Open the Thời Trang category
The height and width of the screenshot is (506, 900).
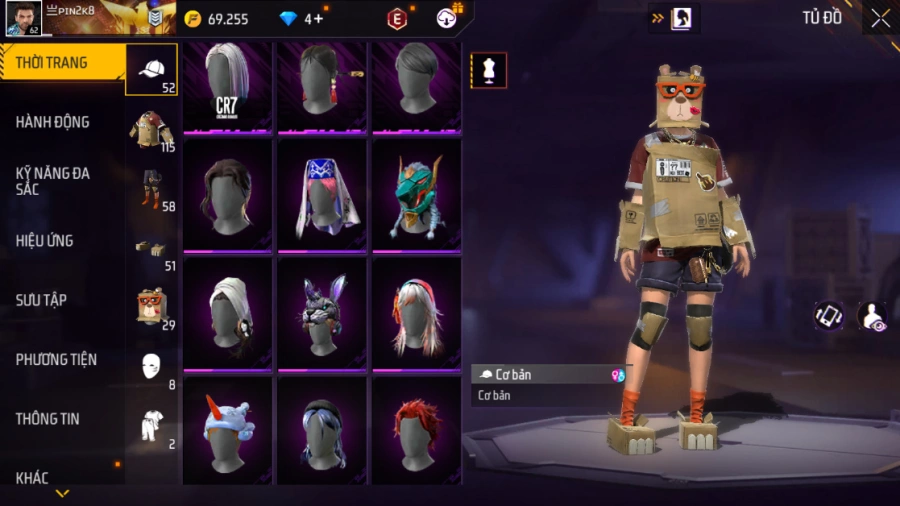coord(52,63)
